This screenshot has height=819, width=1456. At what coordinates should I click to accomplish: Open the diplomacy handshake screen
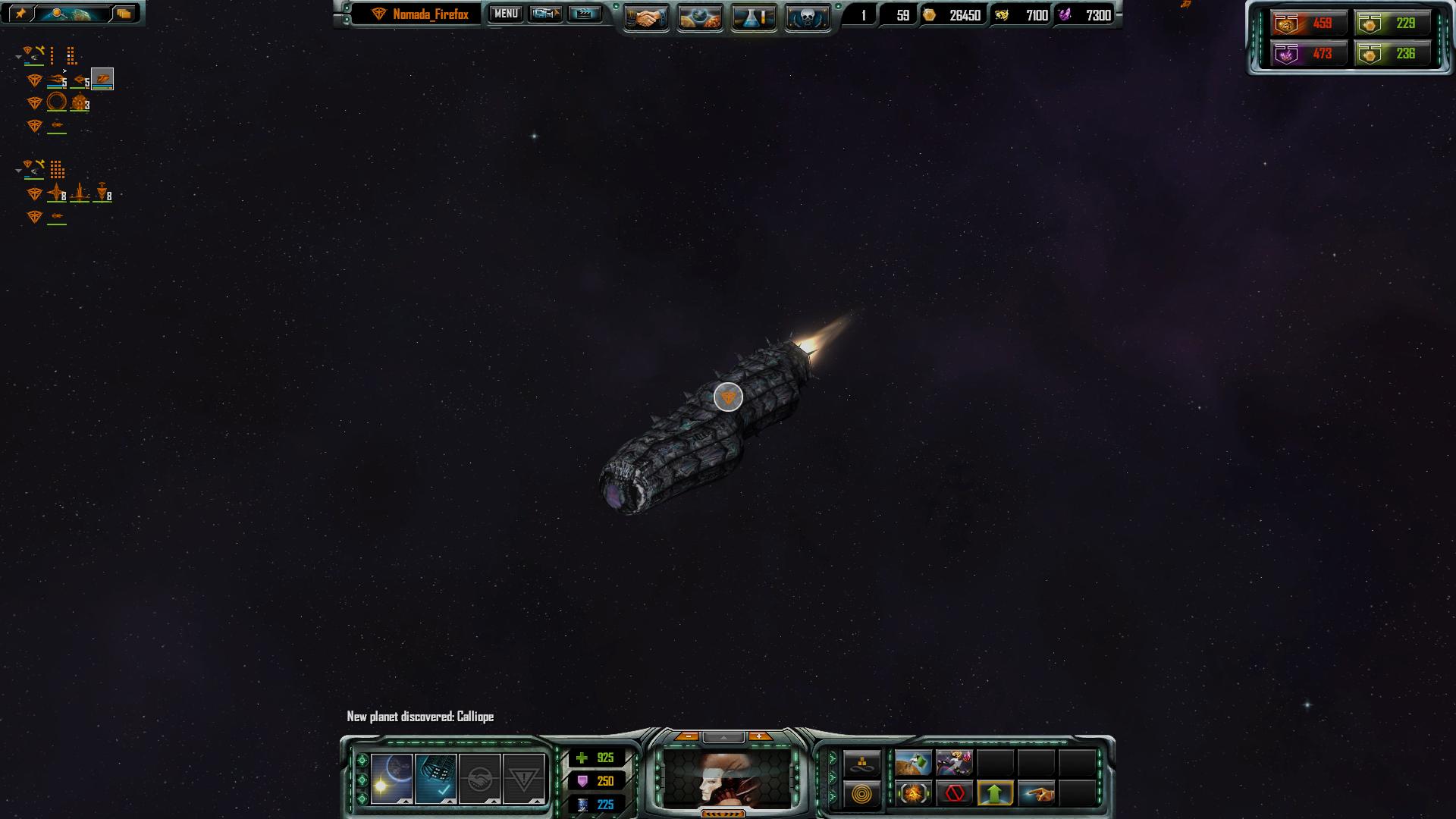[646, 17]
